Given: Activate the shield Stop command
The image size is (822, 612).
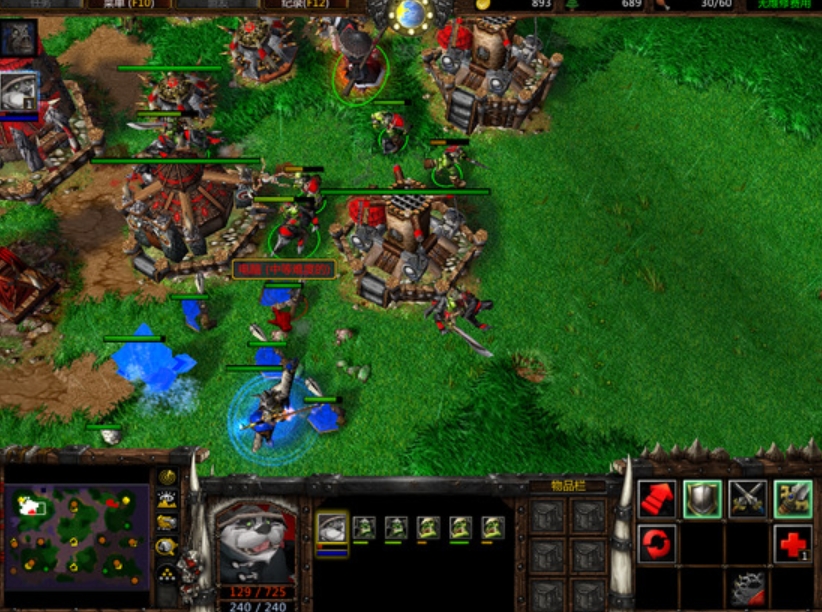Looking at the screenshot, I should pyautogui.click(x=702, y=499).
